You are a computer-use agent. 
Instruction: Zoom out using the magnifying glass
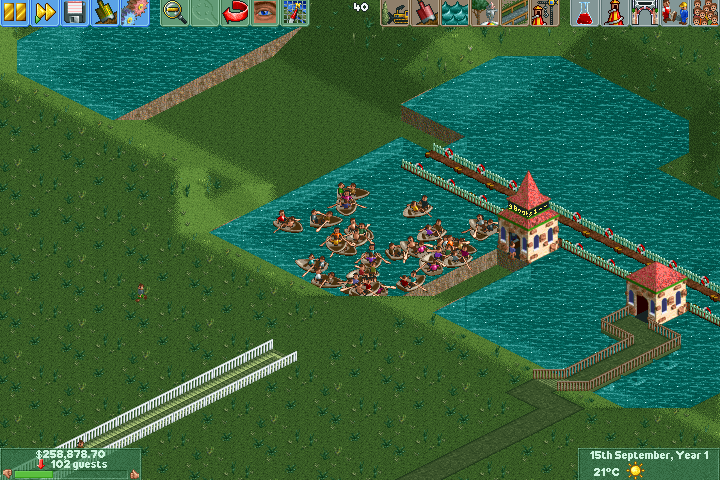click(175, 12)
